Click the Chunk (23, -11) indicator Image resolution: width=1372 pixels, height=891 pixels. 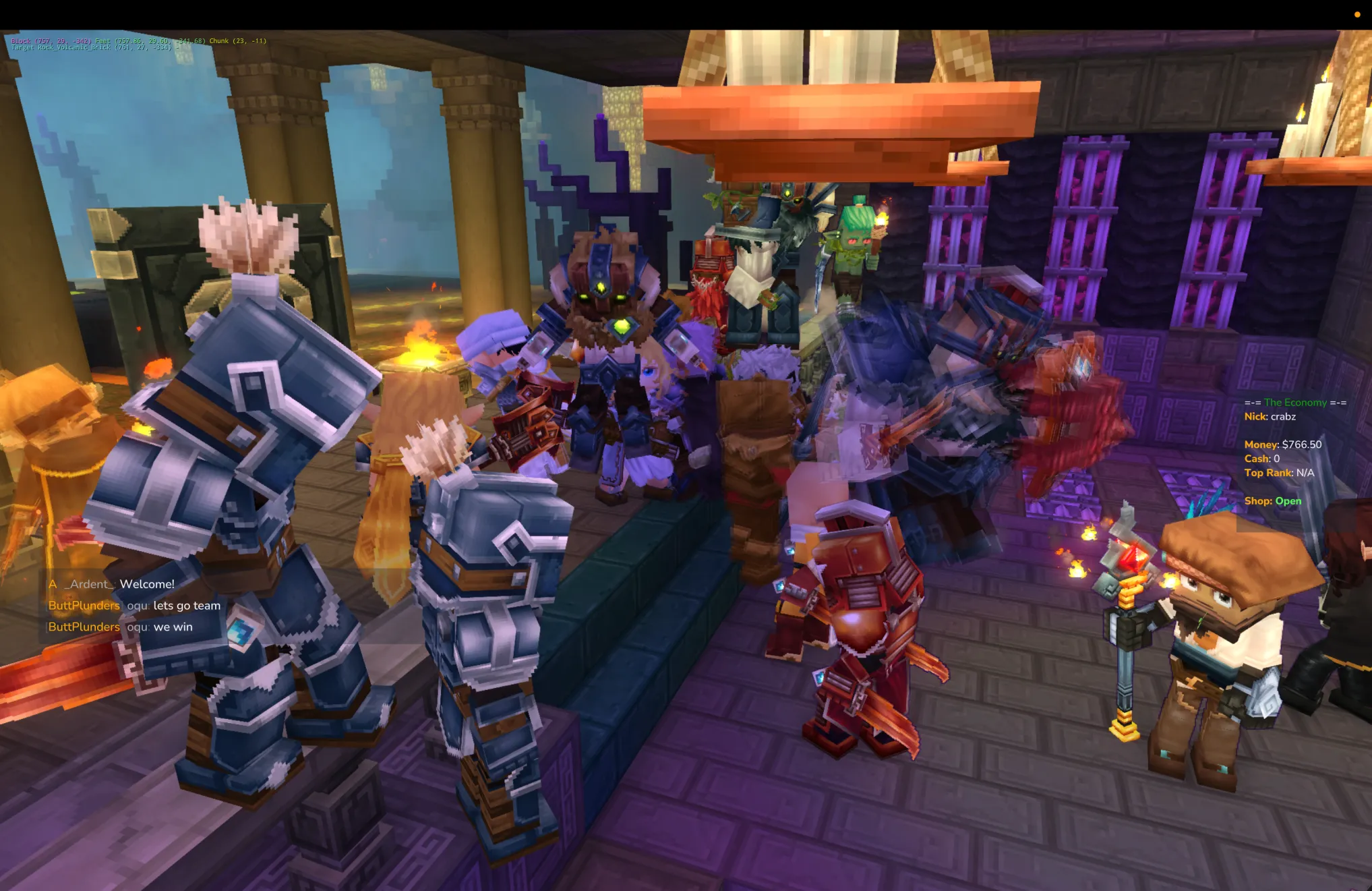236,40
